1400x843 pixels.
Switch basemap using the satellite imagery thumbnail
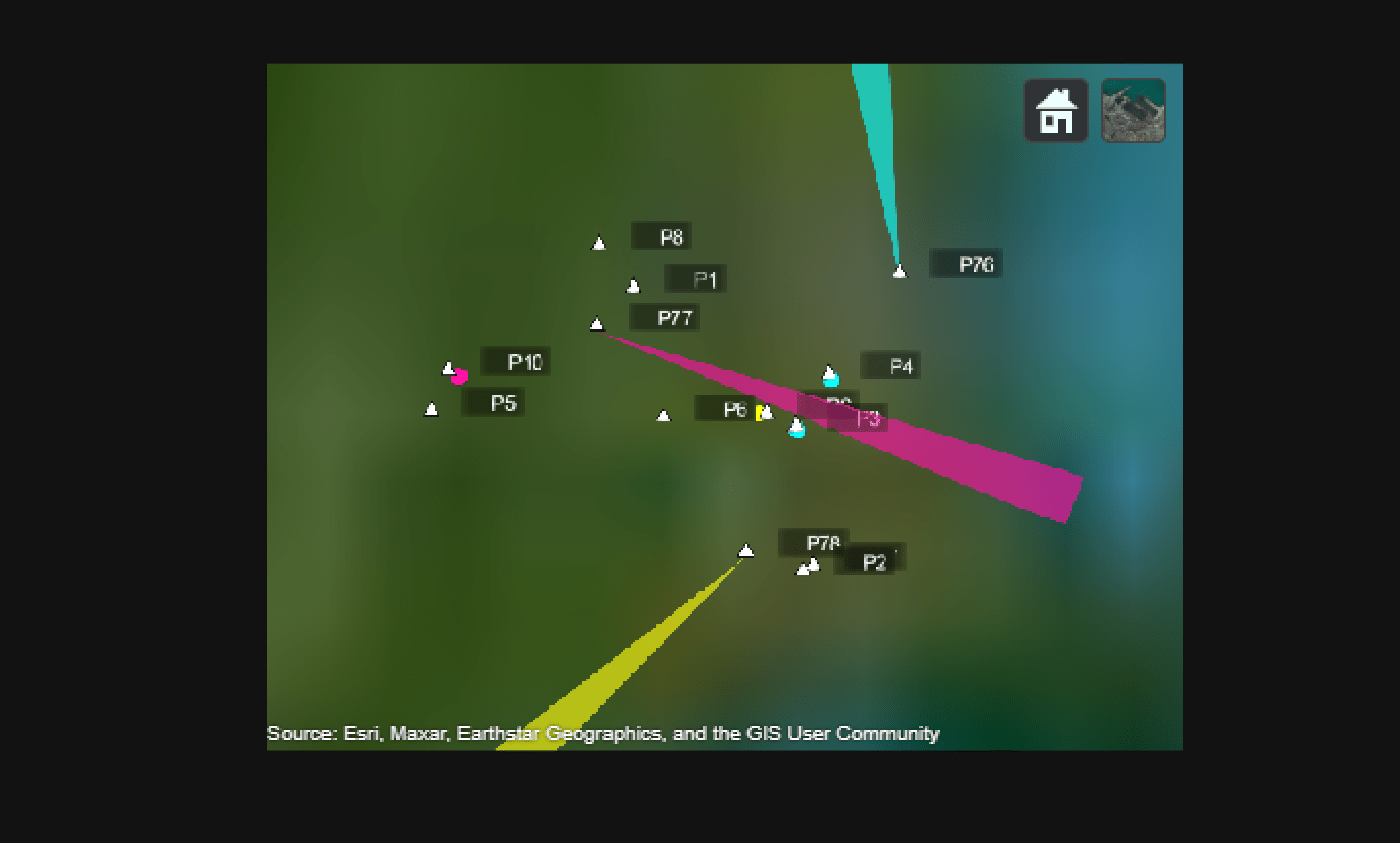point(1133,110)
